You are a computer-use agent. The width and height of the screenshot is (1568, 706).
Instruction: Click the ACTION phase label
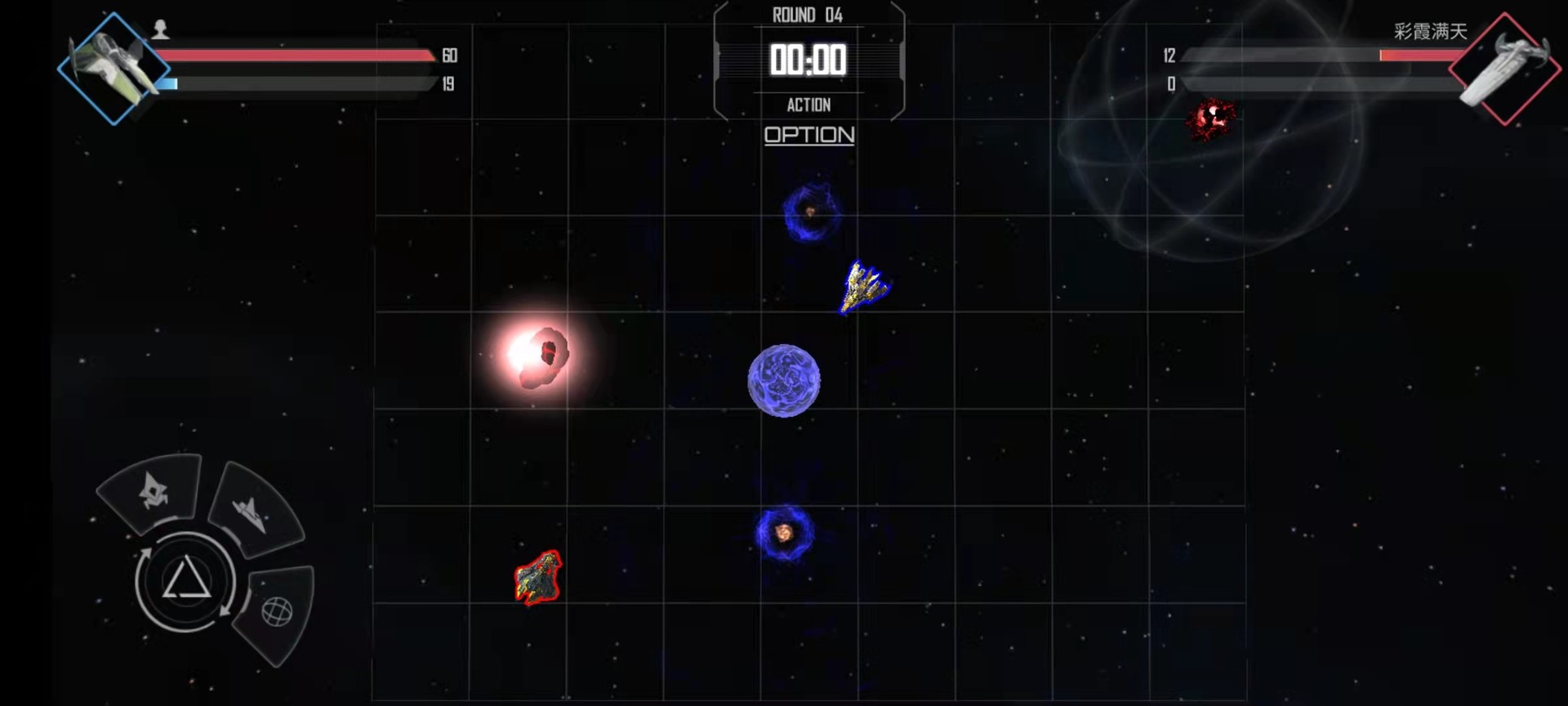[x=809, y=105]
